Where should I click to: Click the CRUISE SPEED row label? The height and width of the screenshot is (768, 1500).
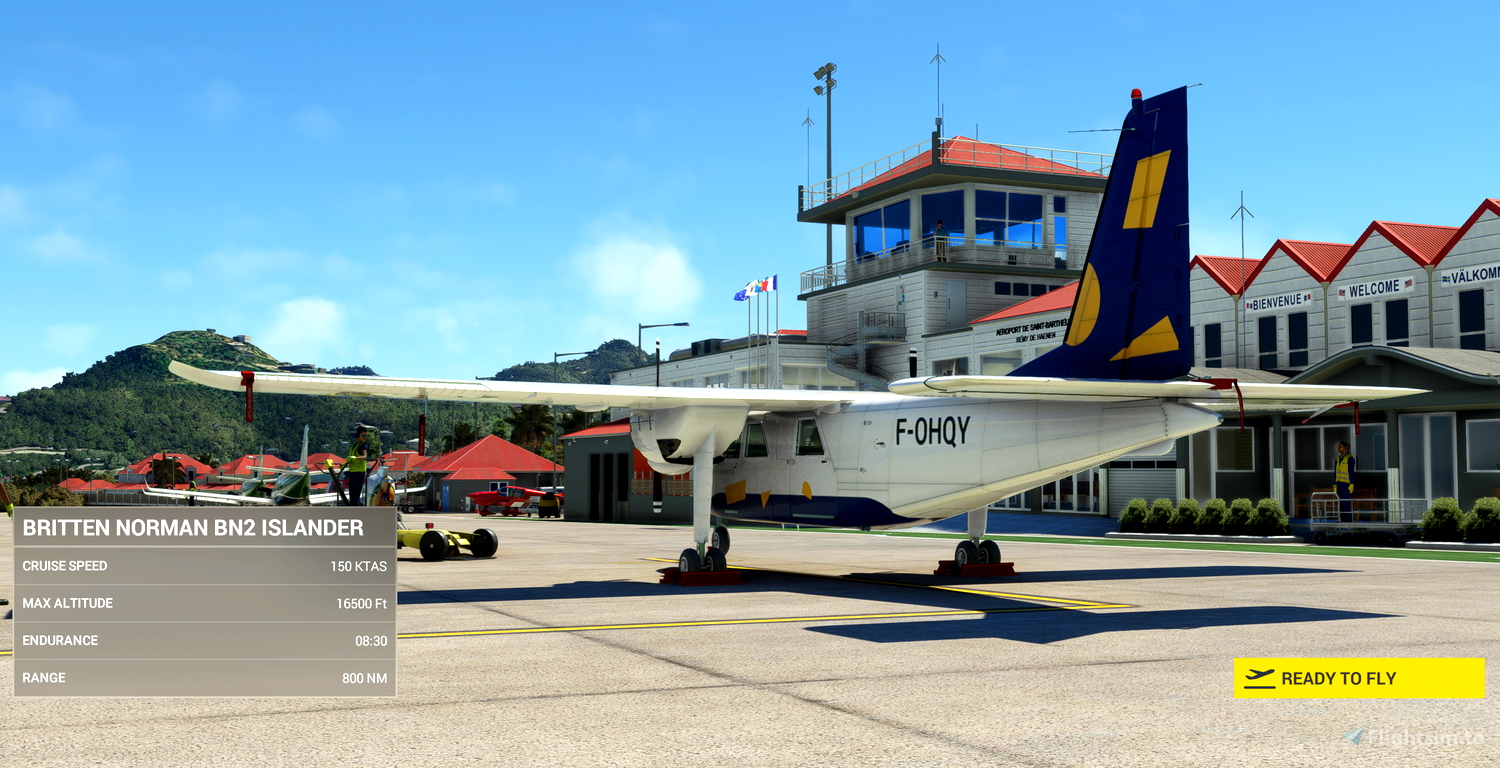(65, 565)
